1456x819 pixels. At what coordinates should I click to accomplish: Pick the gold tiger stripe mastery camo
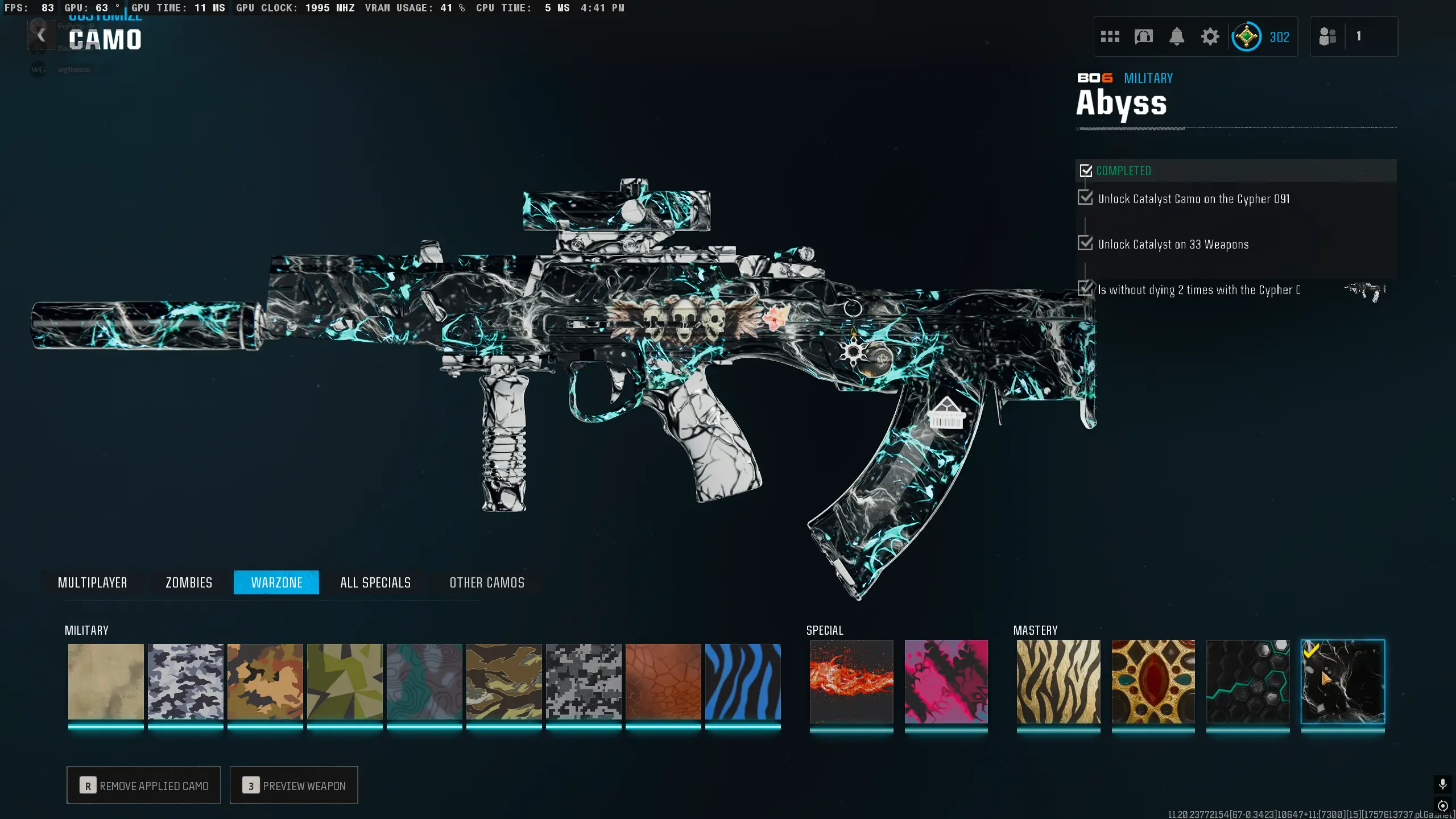click(x=1058, y=681)
